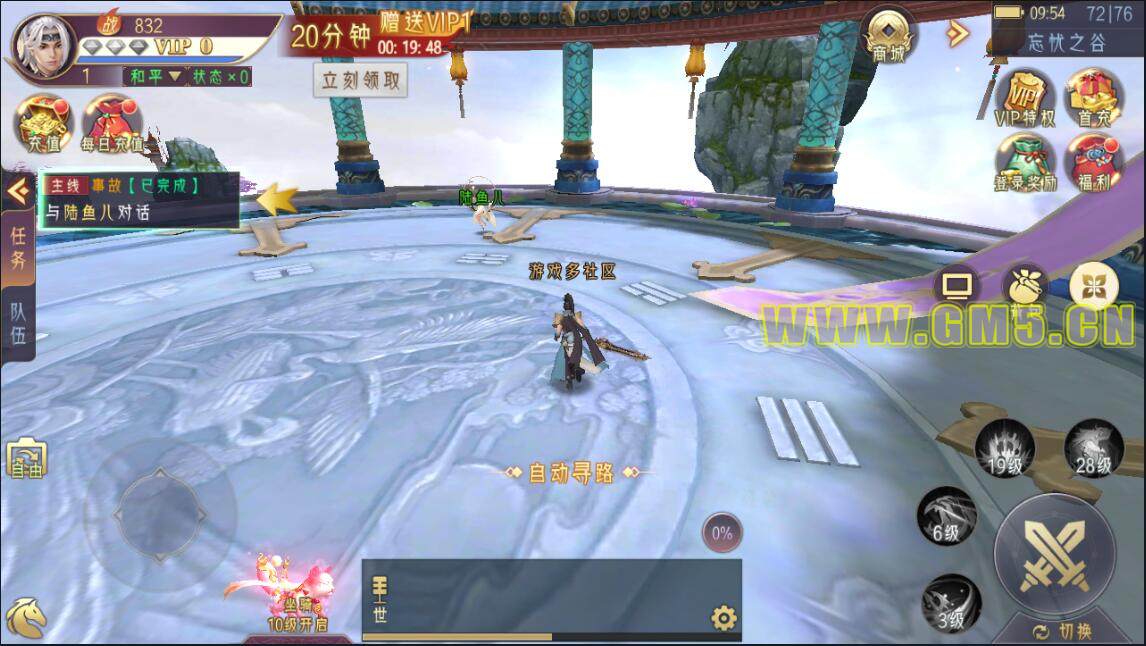Open the 商城 shop
This screenshot has height=646, width=1146.
888,37
